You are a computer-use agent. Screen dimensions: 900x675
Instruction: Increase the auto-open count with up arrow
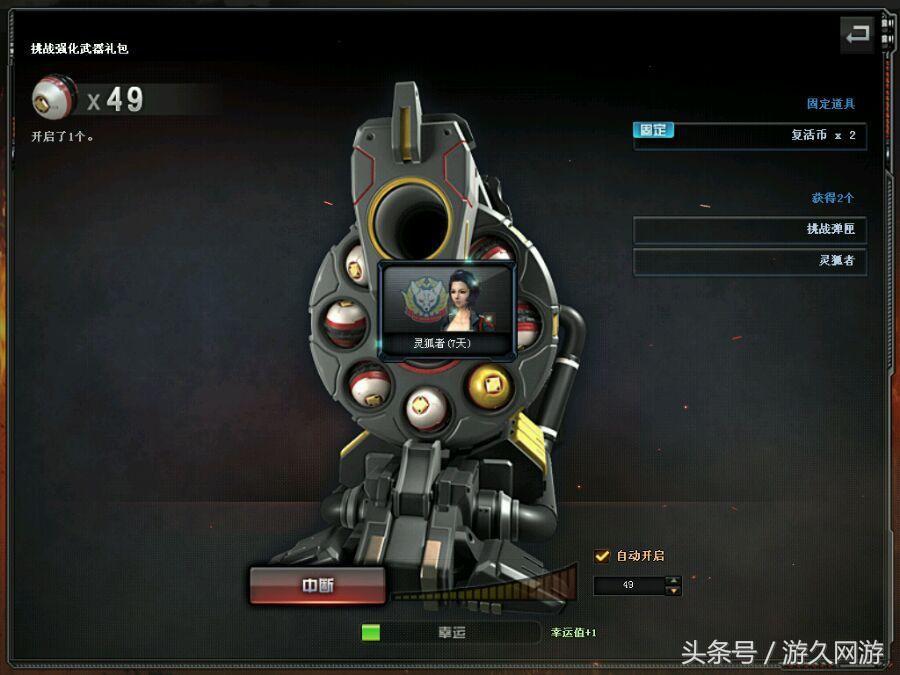click(674, 580)
